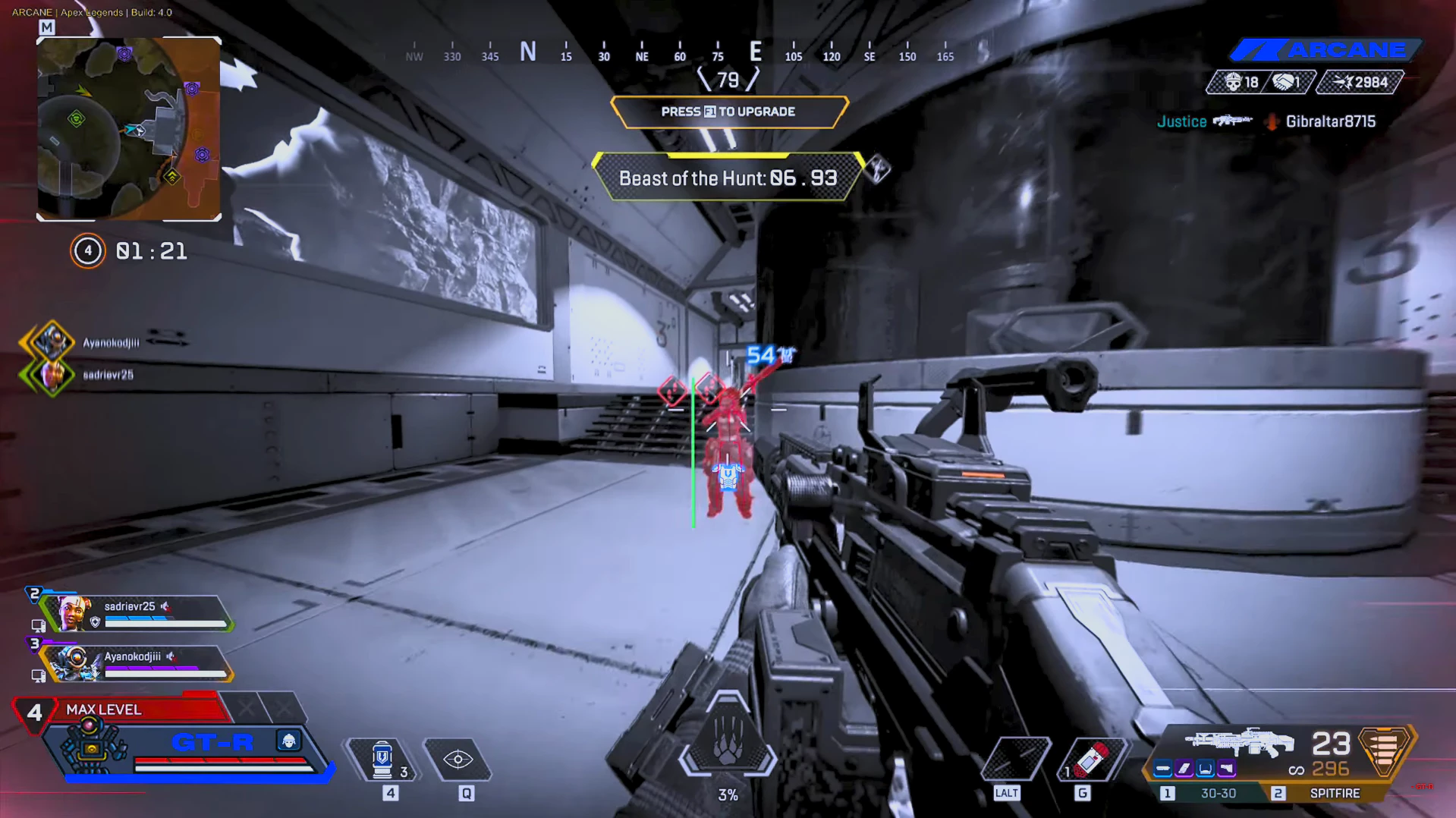Mute Ayanokodjiii's voice speaker icon
Viewport: 1456px width, 818px height.
[x=171, y=655]
